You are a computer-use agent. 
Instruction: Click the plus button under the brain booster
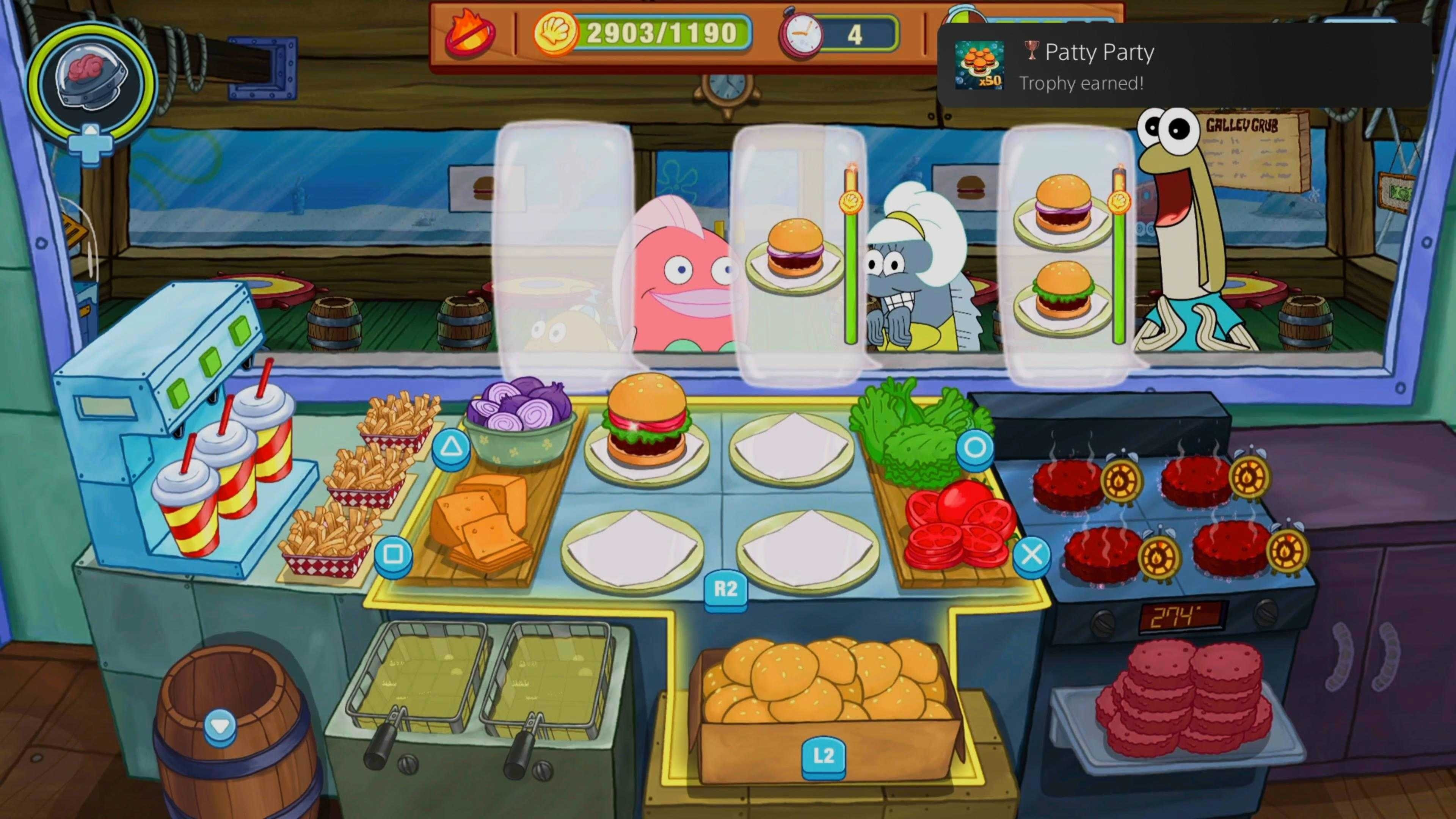pos(91,144)
